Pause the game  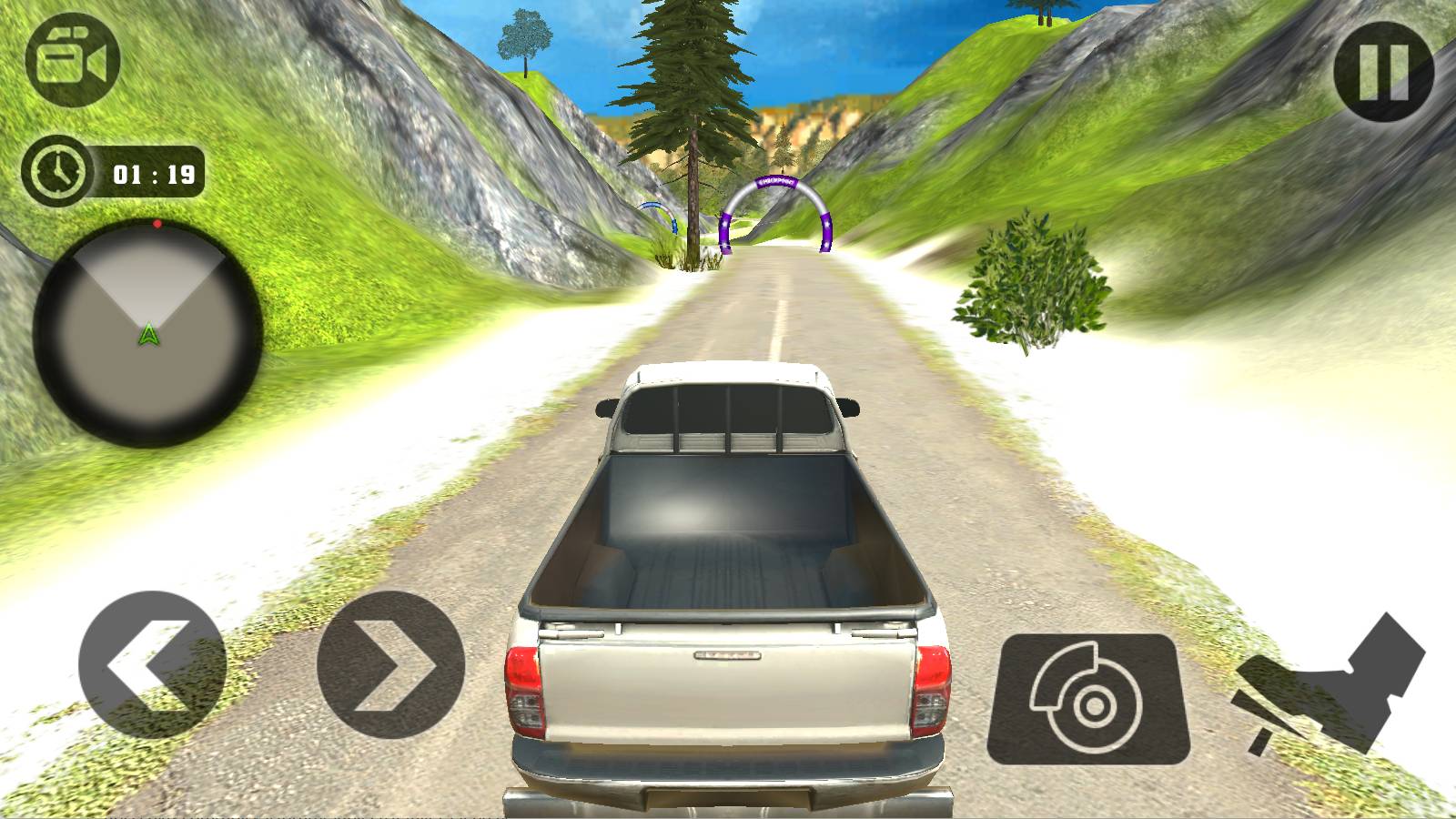tap(1383, 71)
